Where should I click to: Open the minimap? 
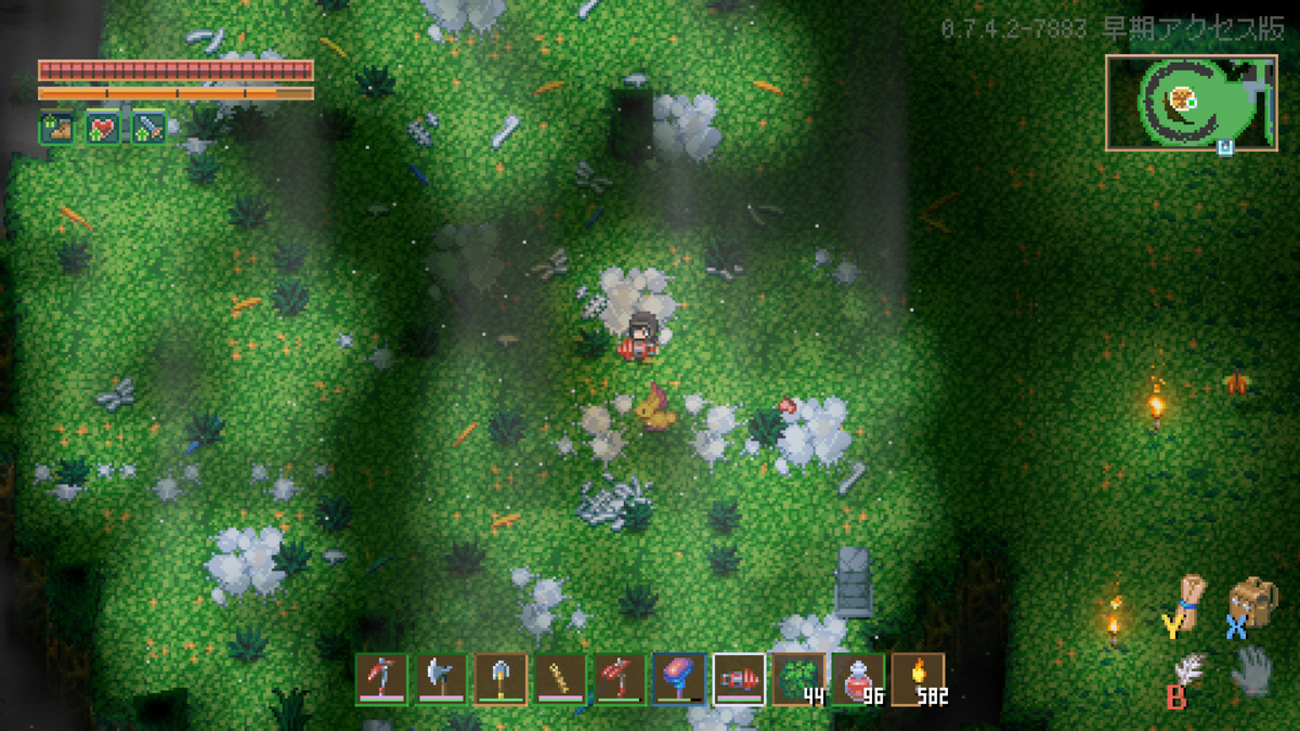click(1190, 102)
